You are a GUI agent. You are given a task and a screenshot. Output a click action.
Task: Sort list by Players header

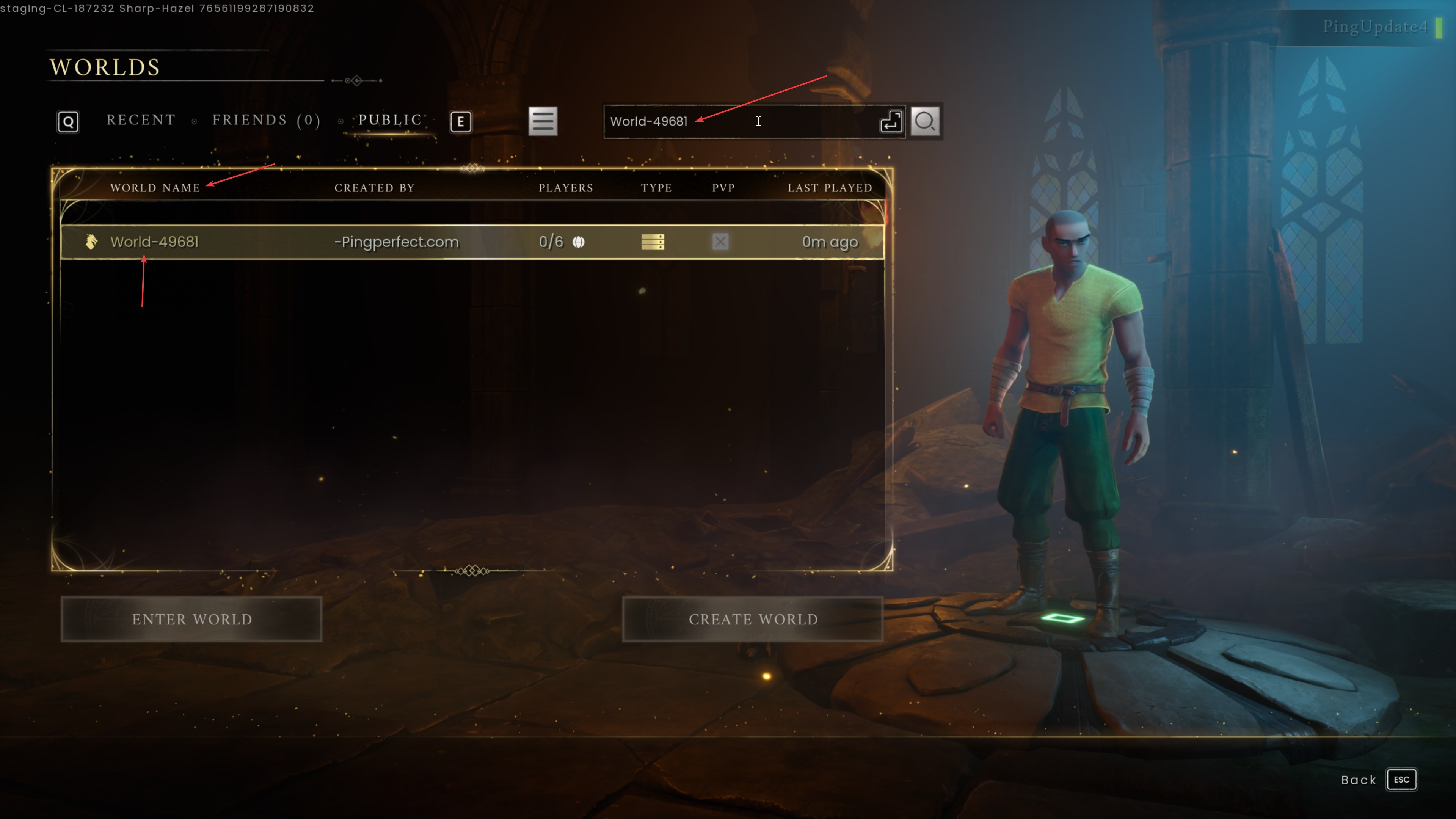click(x=565, y=188)
